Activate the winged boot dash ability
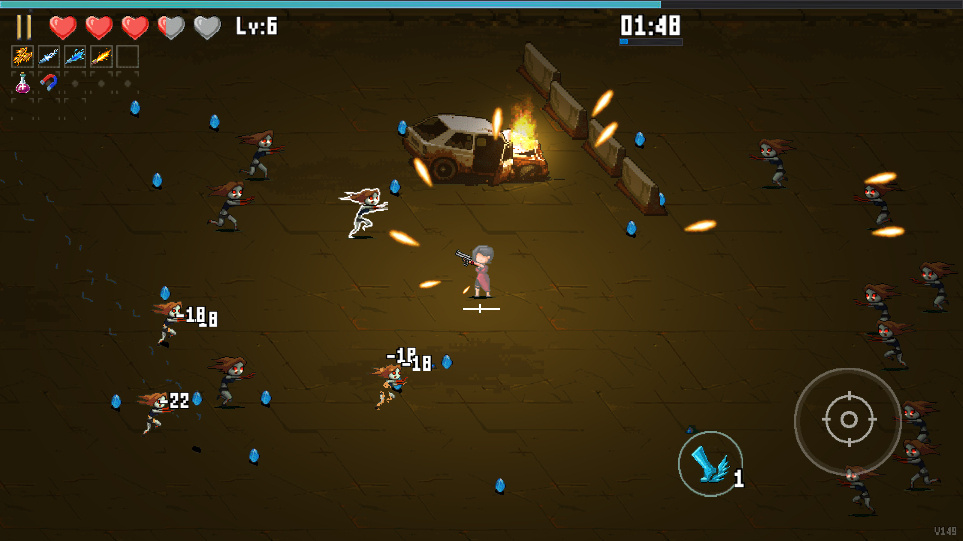This screenshot has height=541, width=963. coord(710,464)
